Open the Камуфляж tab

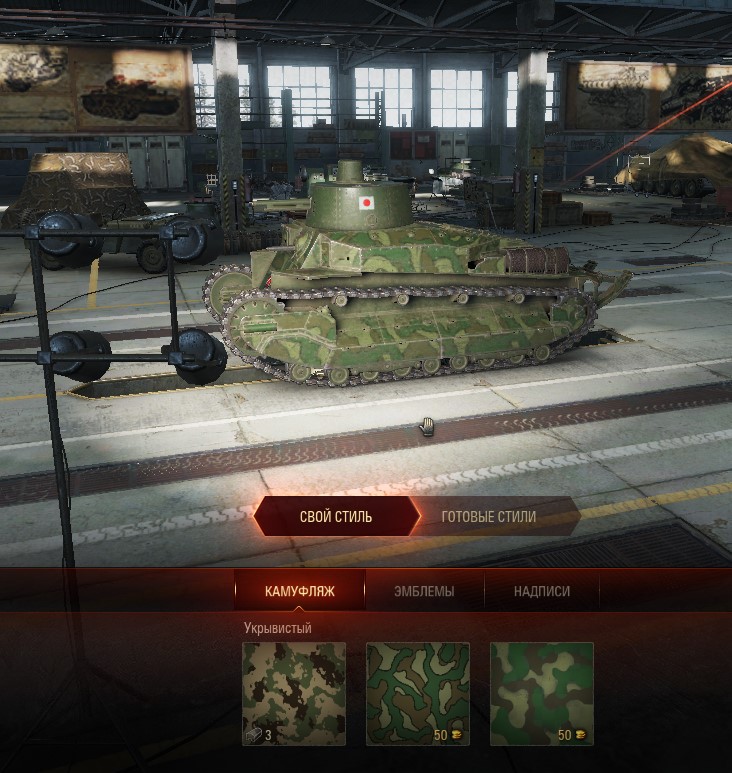point(299,591)
